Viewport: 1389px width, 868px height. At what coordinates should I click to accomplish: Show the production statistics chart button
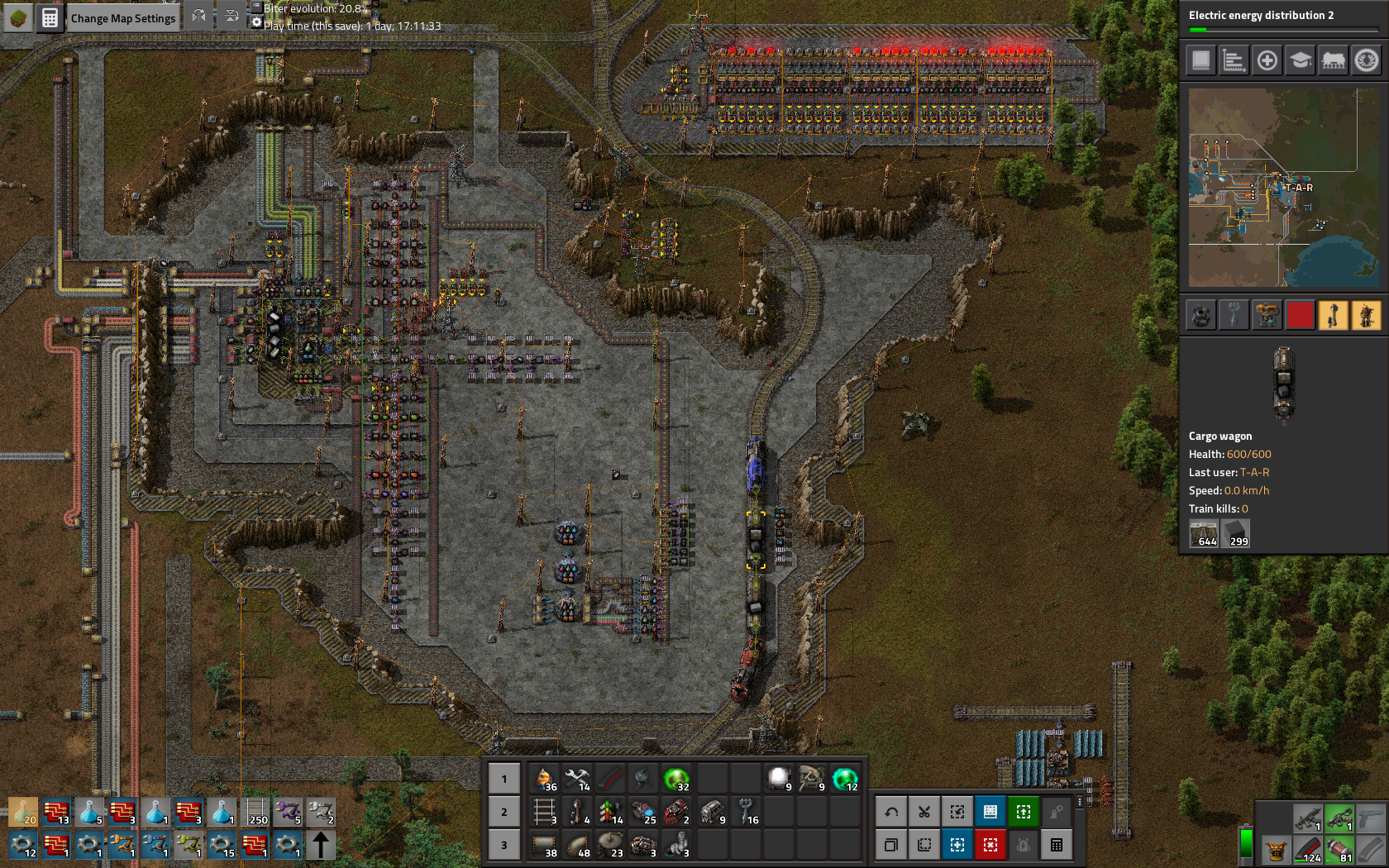1234,60
